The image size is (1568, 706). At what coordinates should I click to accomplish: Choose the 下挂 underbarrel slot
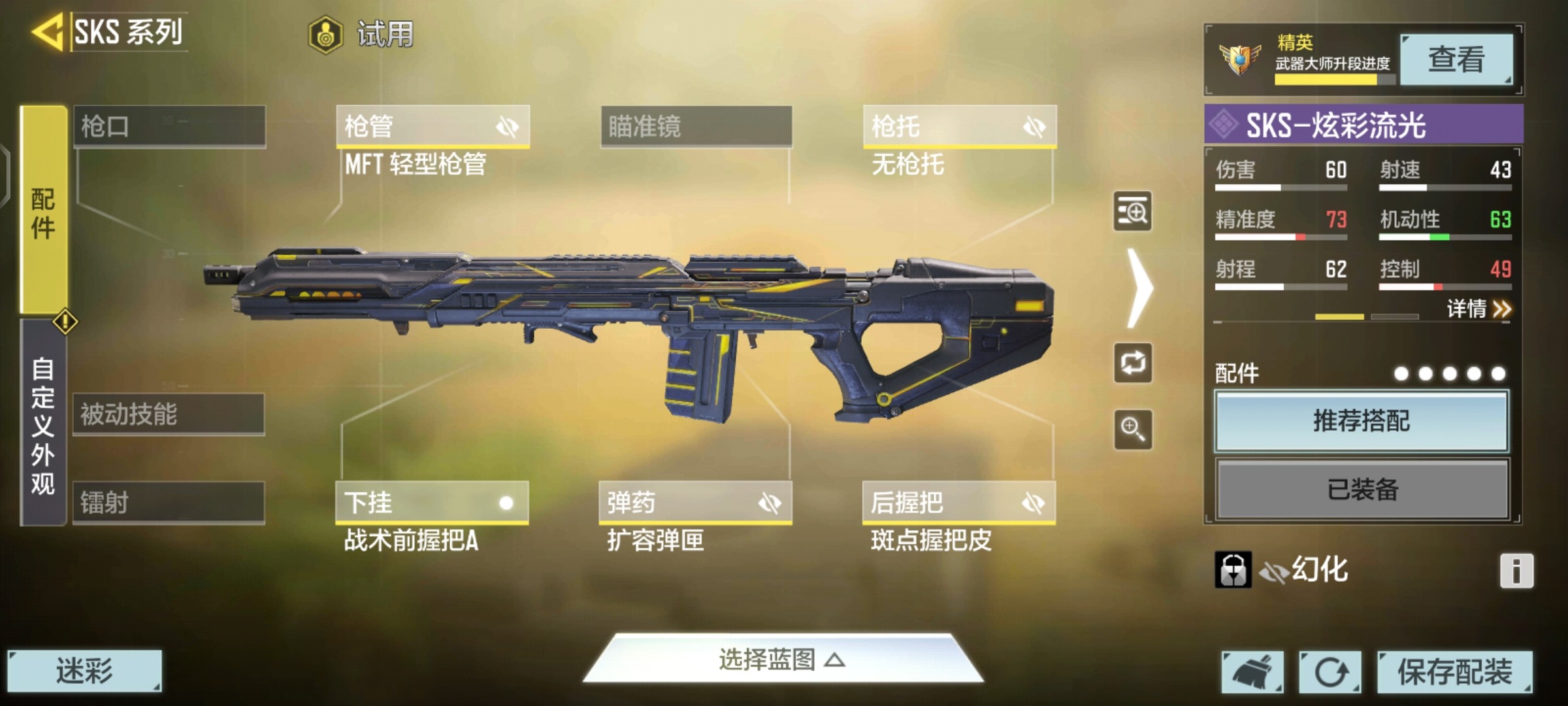(x=432, y=503)
